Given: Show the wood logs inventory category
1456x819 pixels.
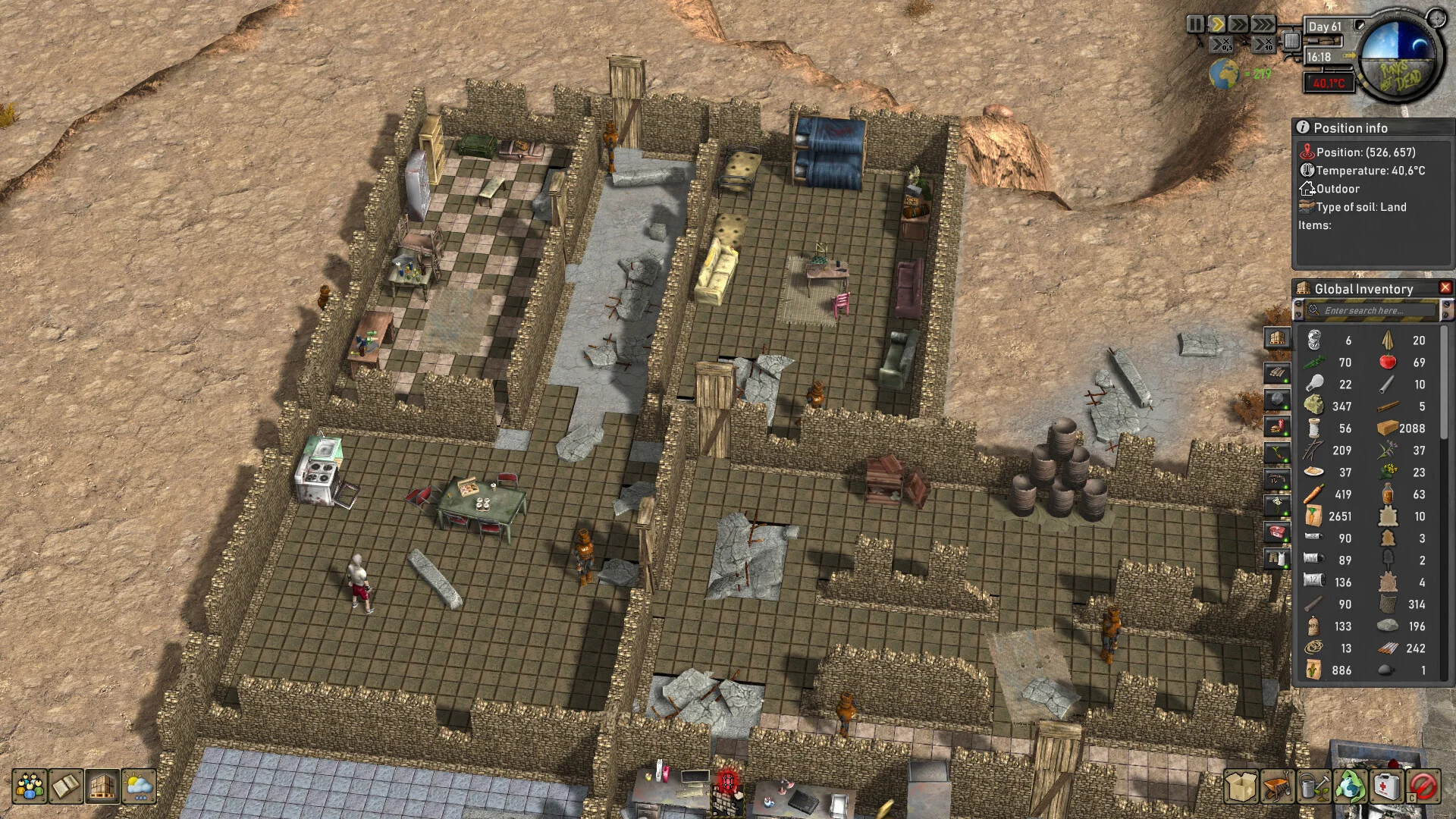Looking at the screenshot, I should tap(1277, 372).
